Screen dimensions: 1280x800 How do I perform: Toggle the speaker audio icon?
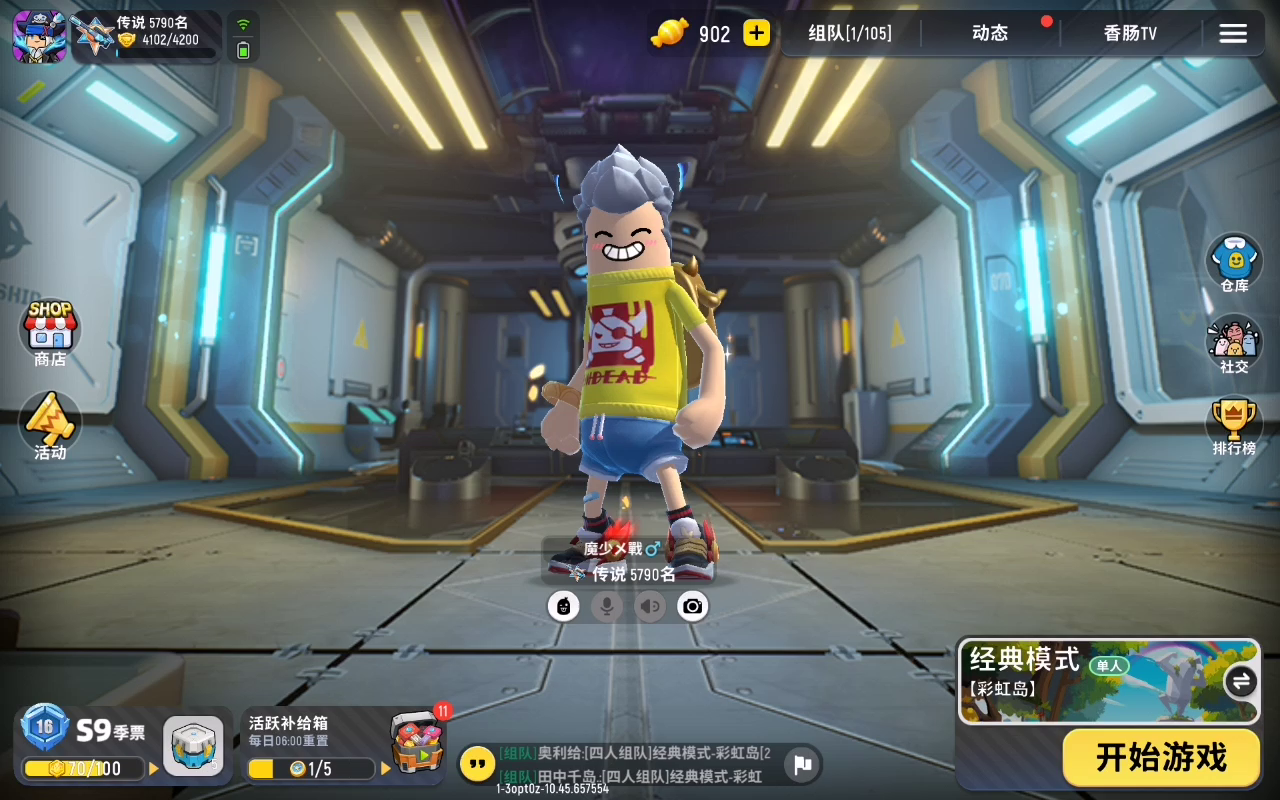(x=650, y=605)
